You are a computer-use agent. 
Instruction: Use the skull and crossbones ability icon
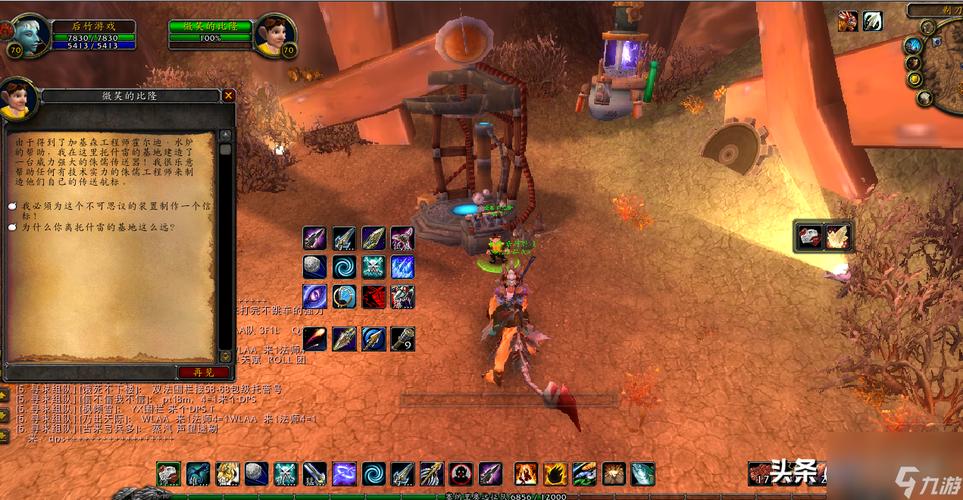point(374,267)
